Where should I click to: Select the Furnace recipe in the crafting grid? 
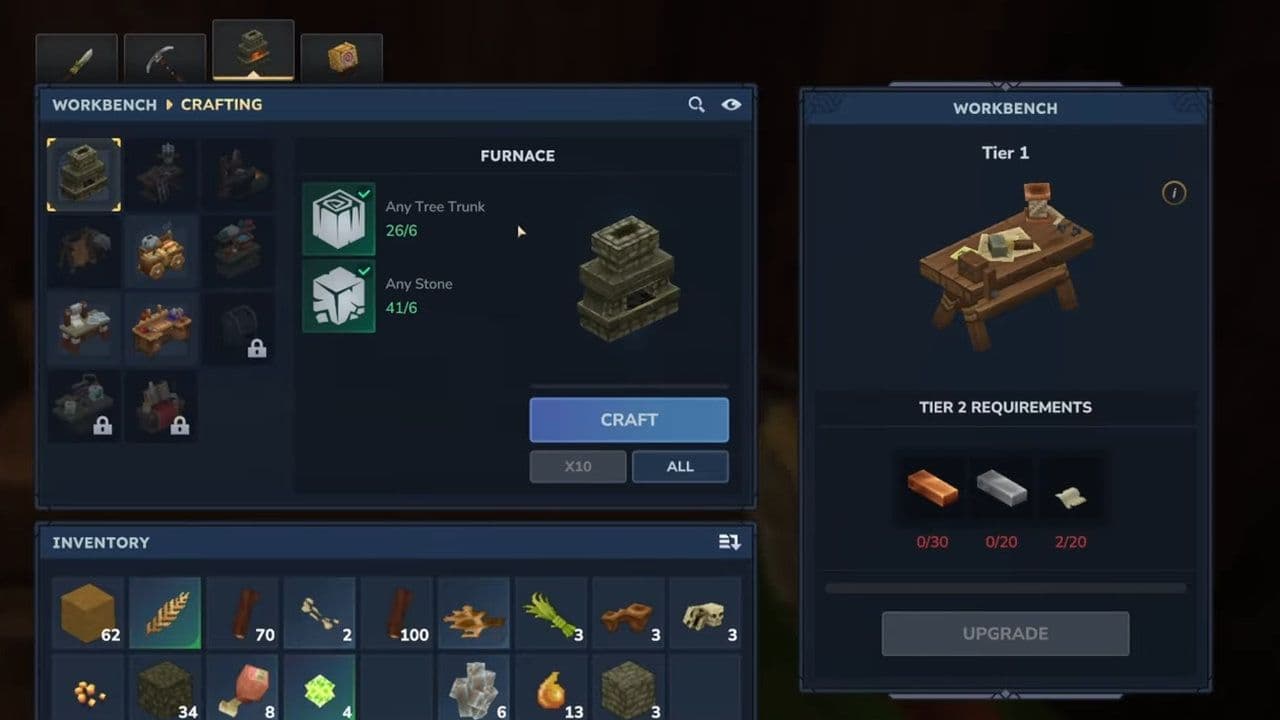(84, 174)
